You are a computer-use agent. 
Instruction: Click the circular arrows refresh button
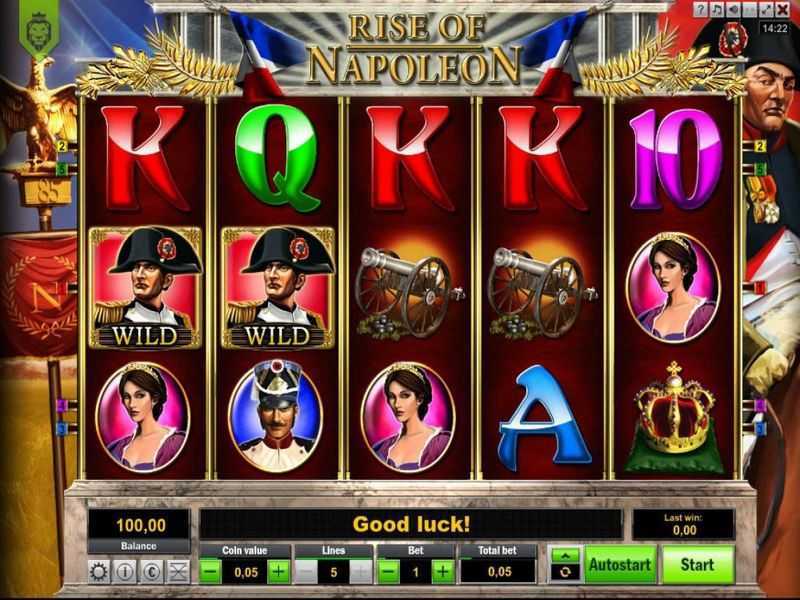(565, 573)
